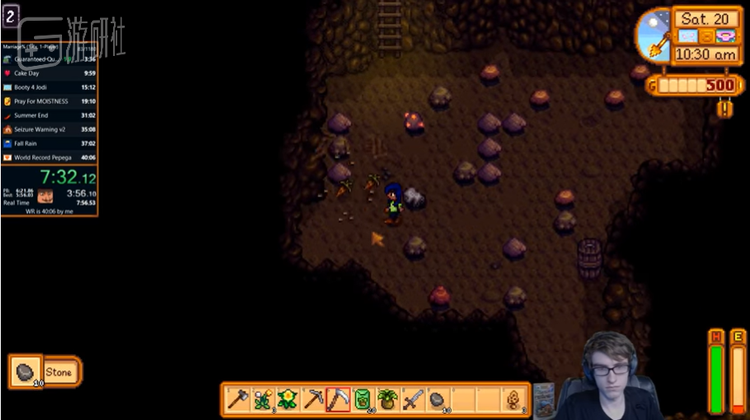750x420 pixels.
Task: Open the quest journal exclamation icon
Action: pos(725,108)
